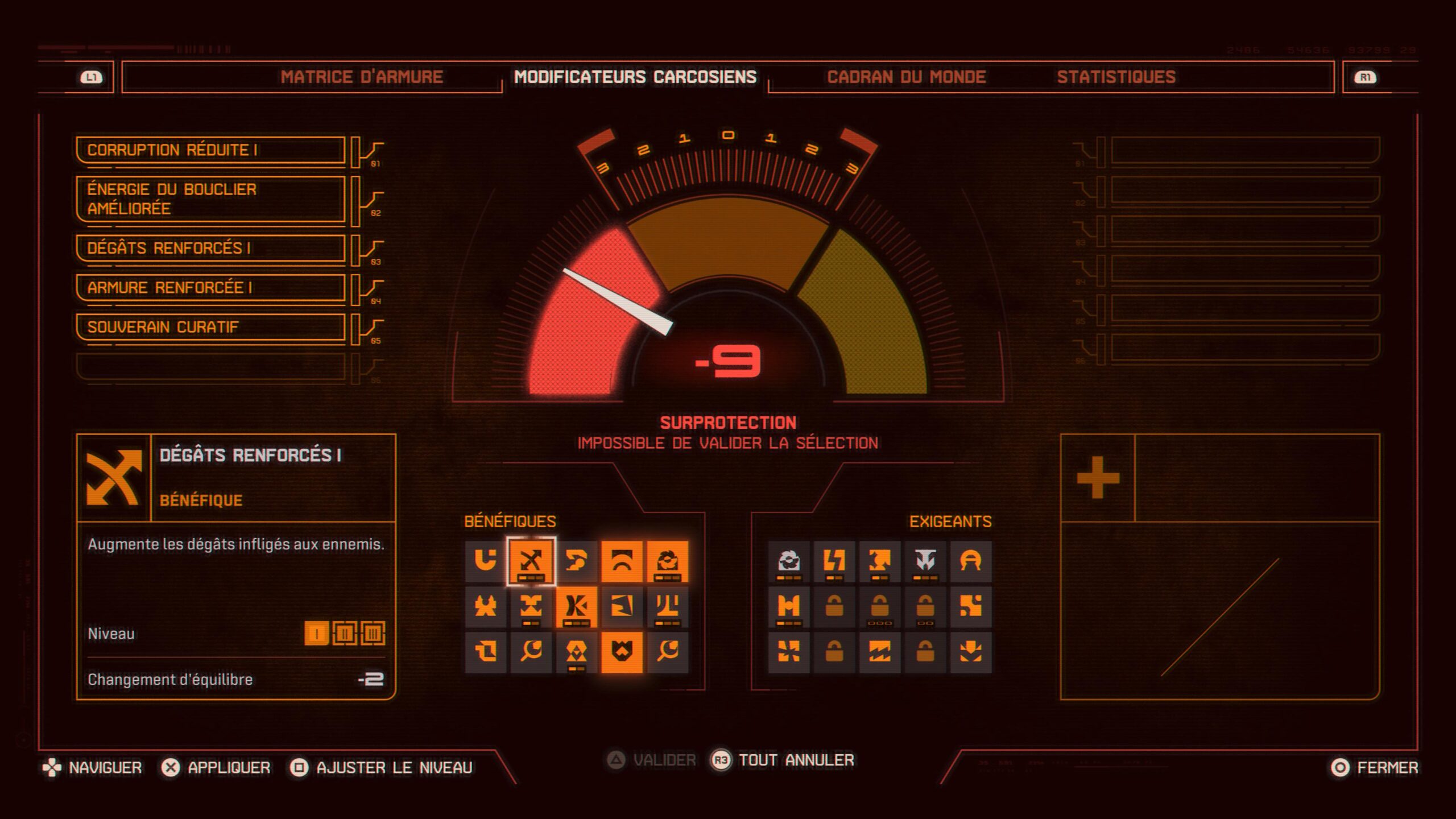This screenshot has height=819, width=1456.
Task: Choose the zigzag demanding modifier tile
Action: [x=879, y=652]
